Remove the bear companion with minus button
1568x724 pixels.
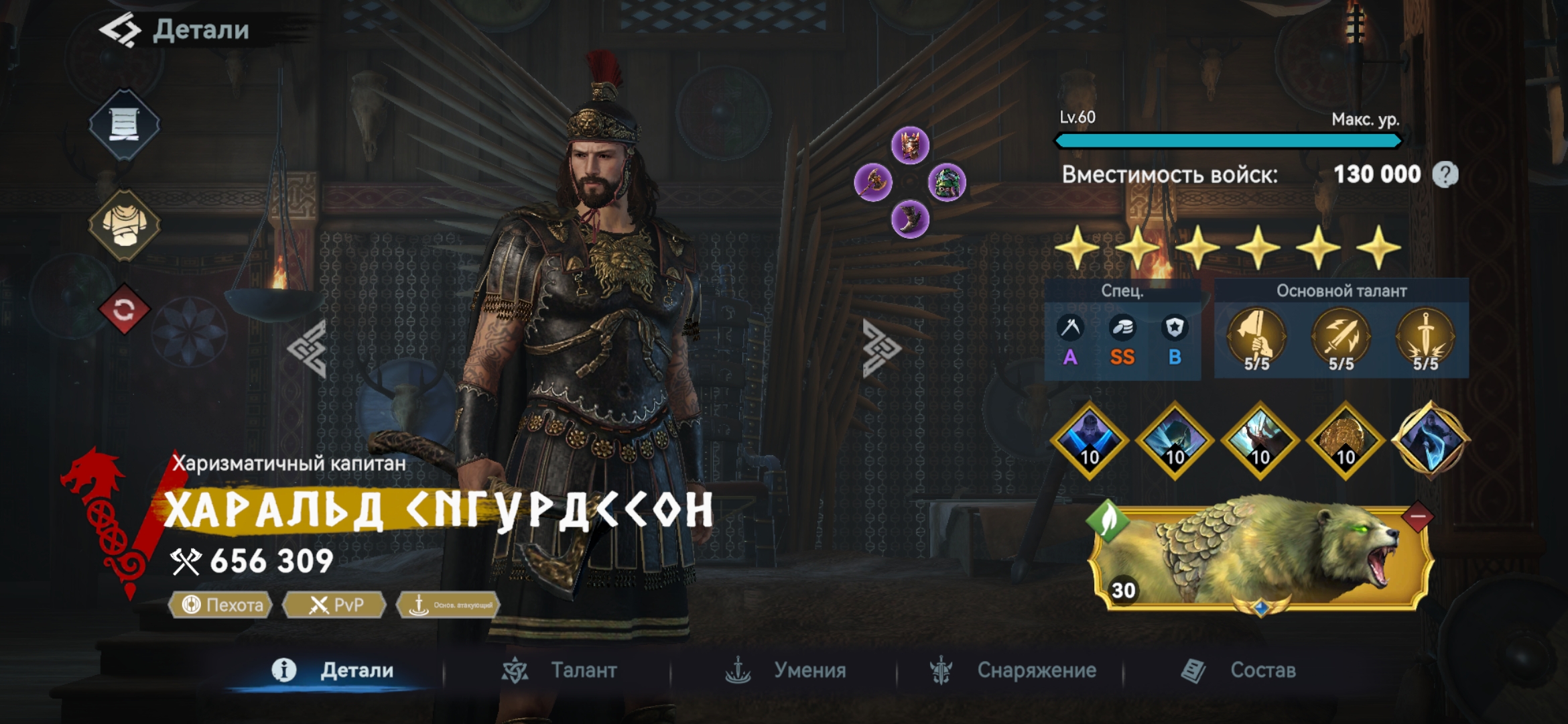[x=1417, y=517]
